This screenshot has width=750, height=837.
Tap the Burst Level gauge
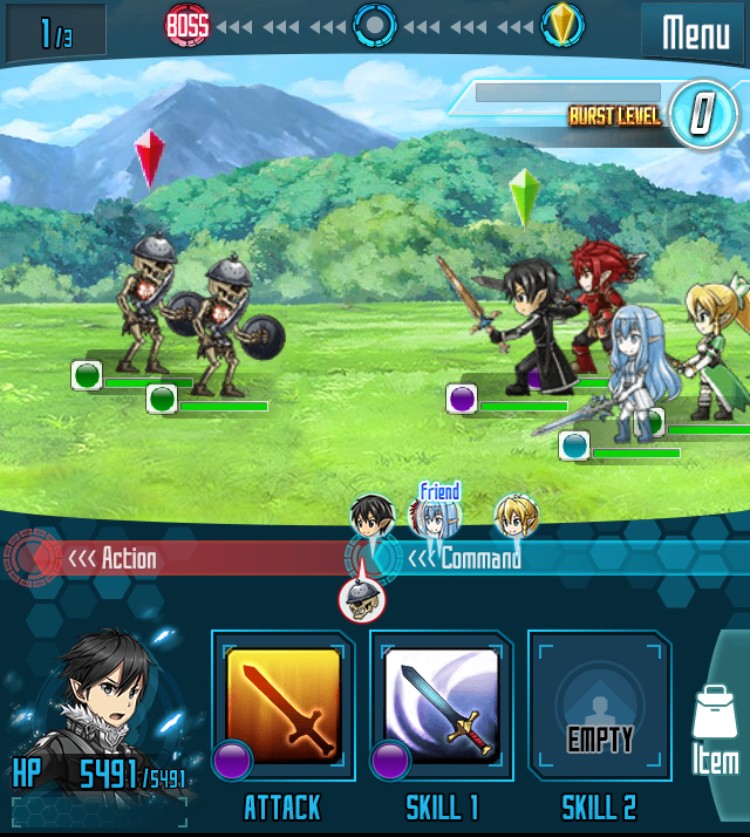[702, 114]
